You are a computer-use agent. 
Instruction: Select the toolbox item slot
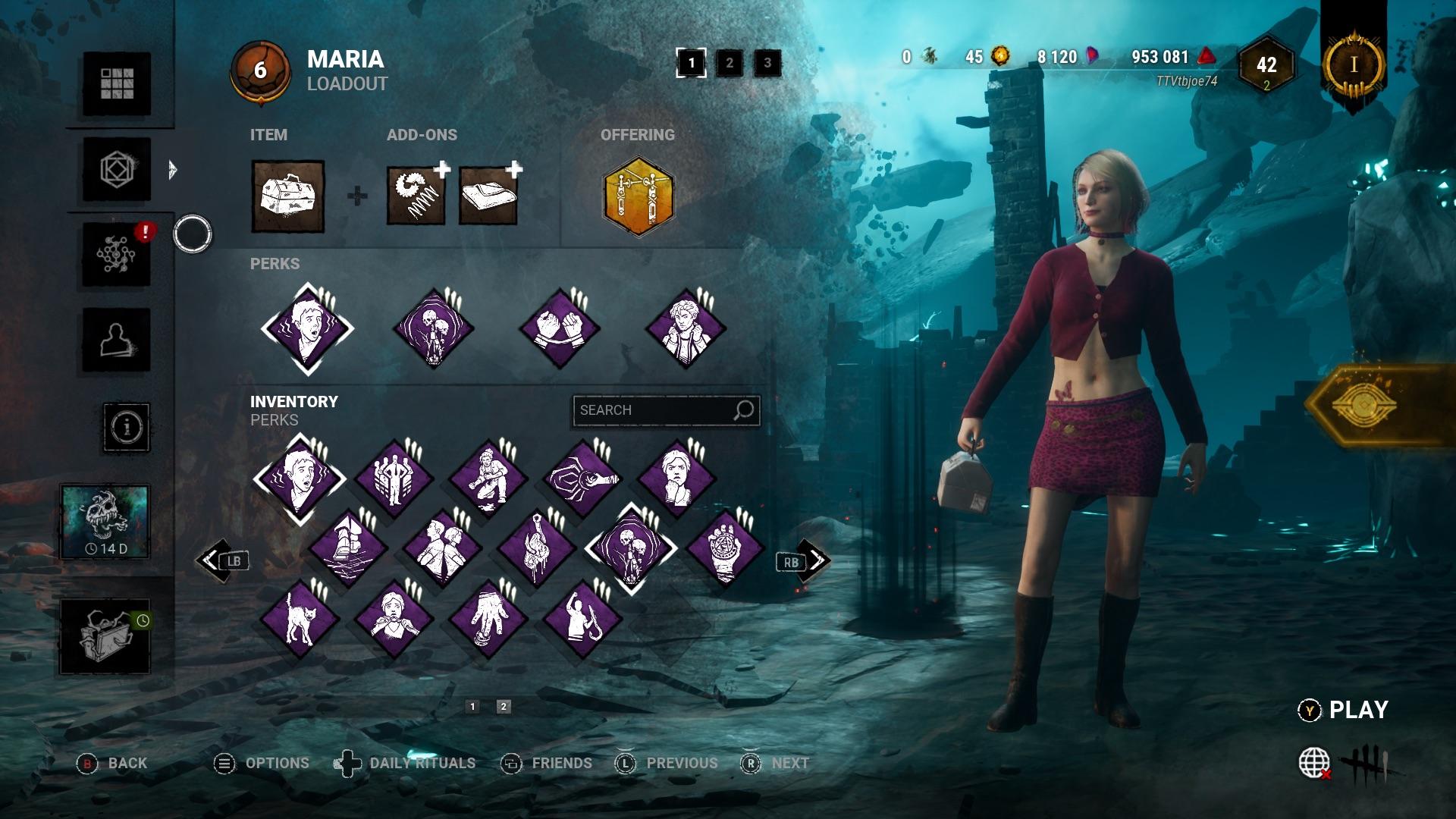[x=288, y=196]
